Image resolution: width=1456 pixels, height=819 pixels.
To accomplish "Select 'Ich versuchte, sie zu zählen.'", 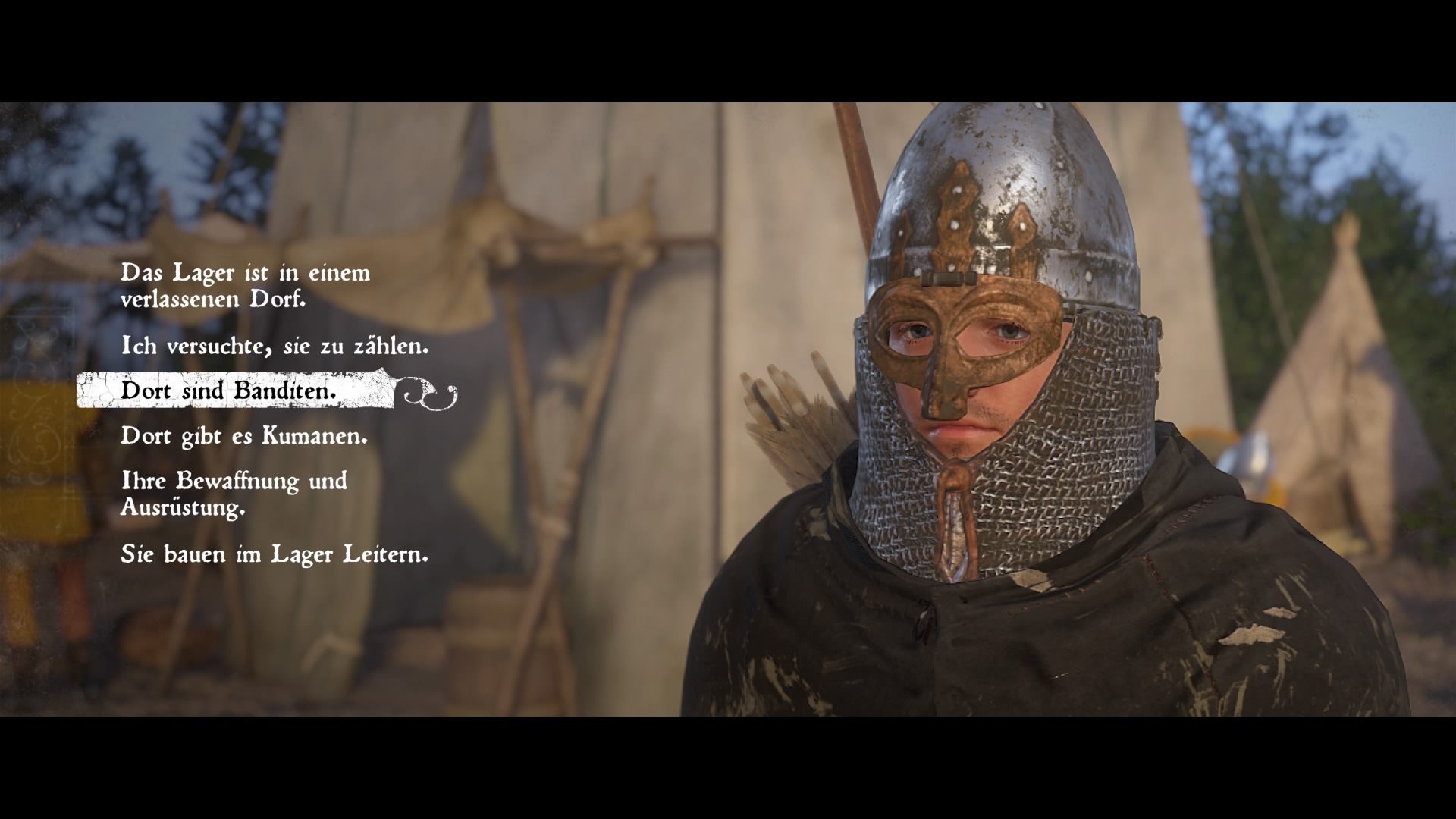I will pyautogui.click(x=275, y=346).
